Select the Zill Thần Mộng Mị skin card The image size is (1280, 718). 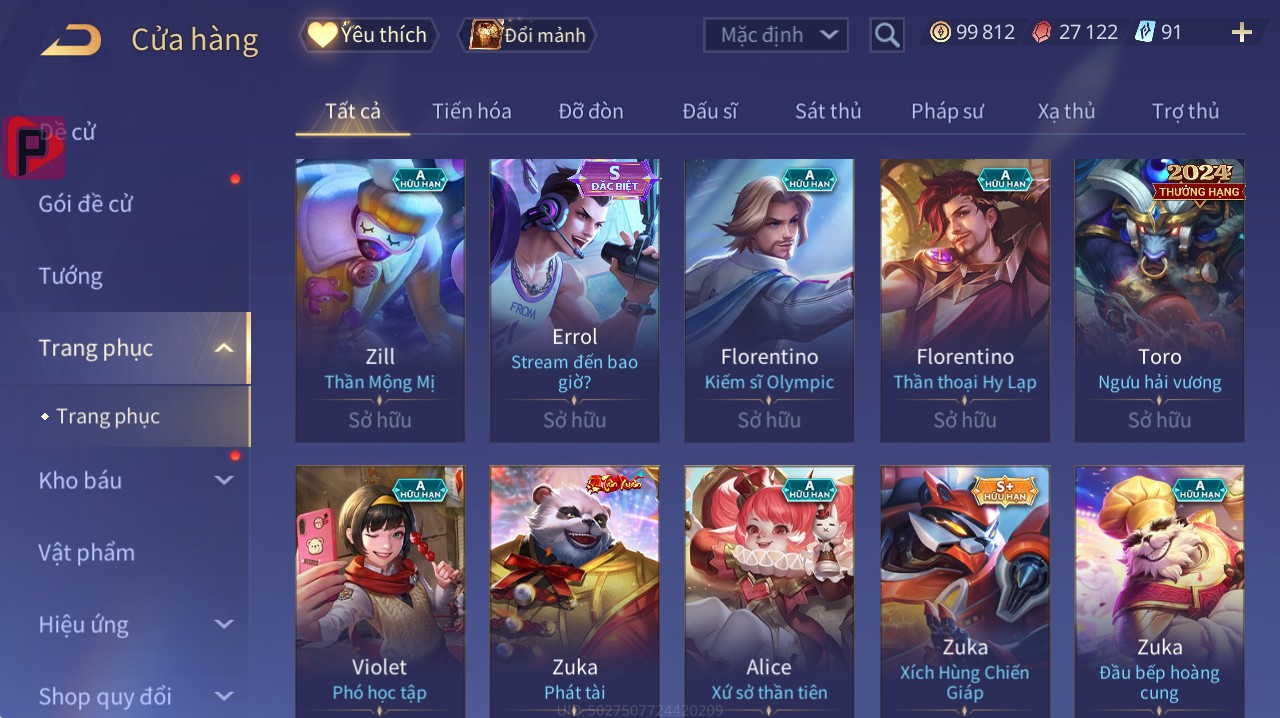(x=380, y=300)
